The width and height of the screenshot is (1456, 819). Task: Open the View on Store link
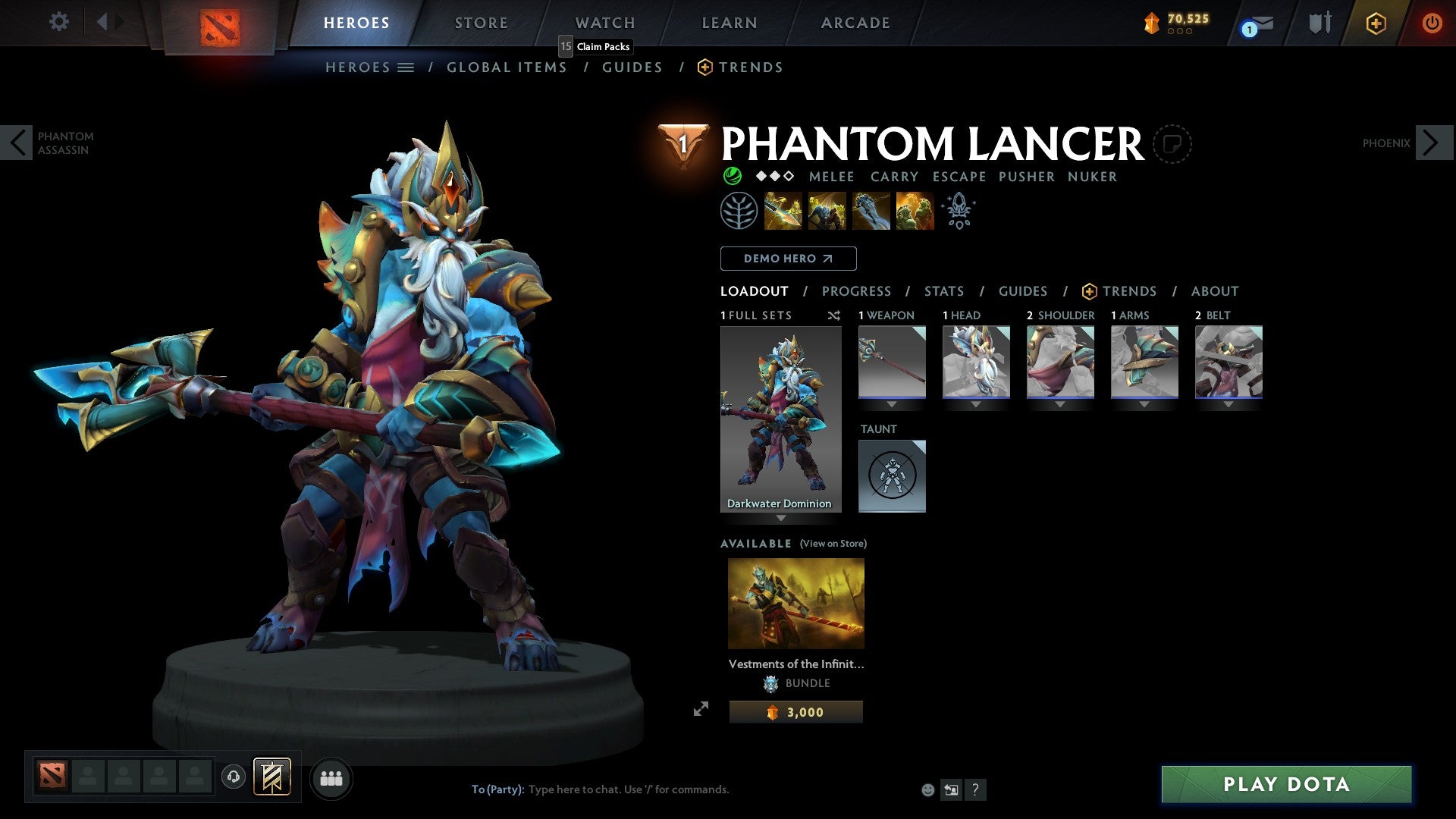(832, 544)
